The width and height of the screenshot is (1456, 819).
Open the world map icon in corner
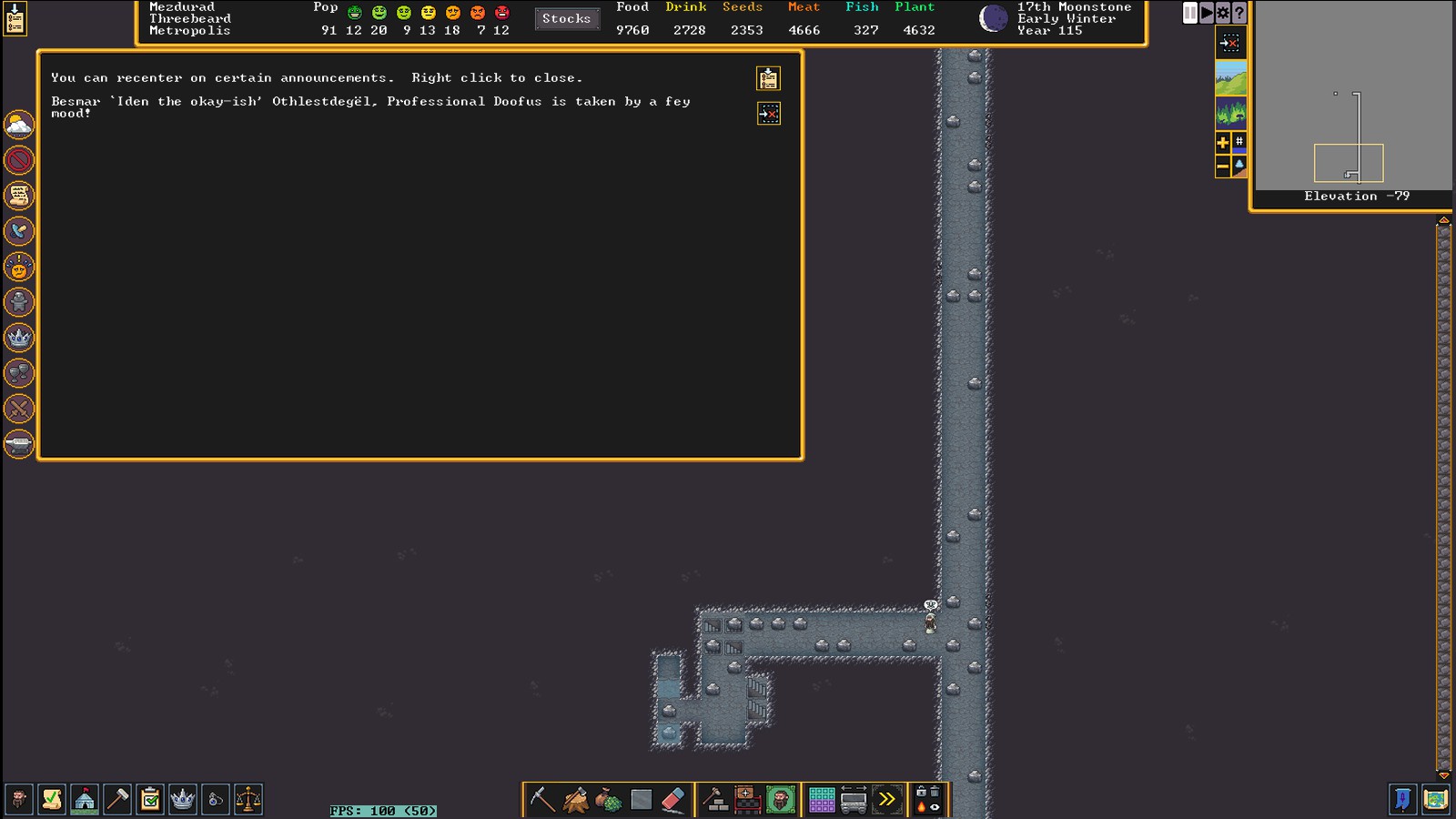[x=1436, y=800]
